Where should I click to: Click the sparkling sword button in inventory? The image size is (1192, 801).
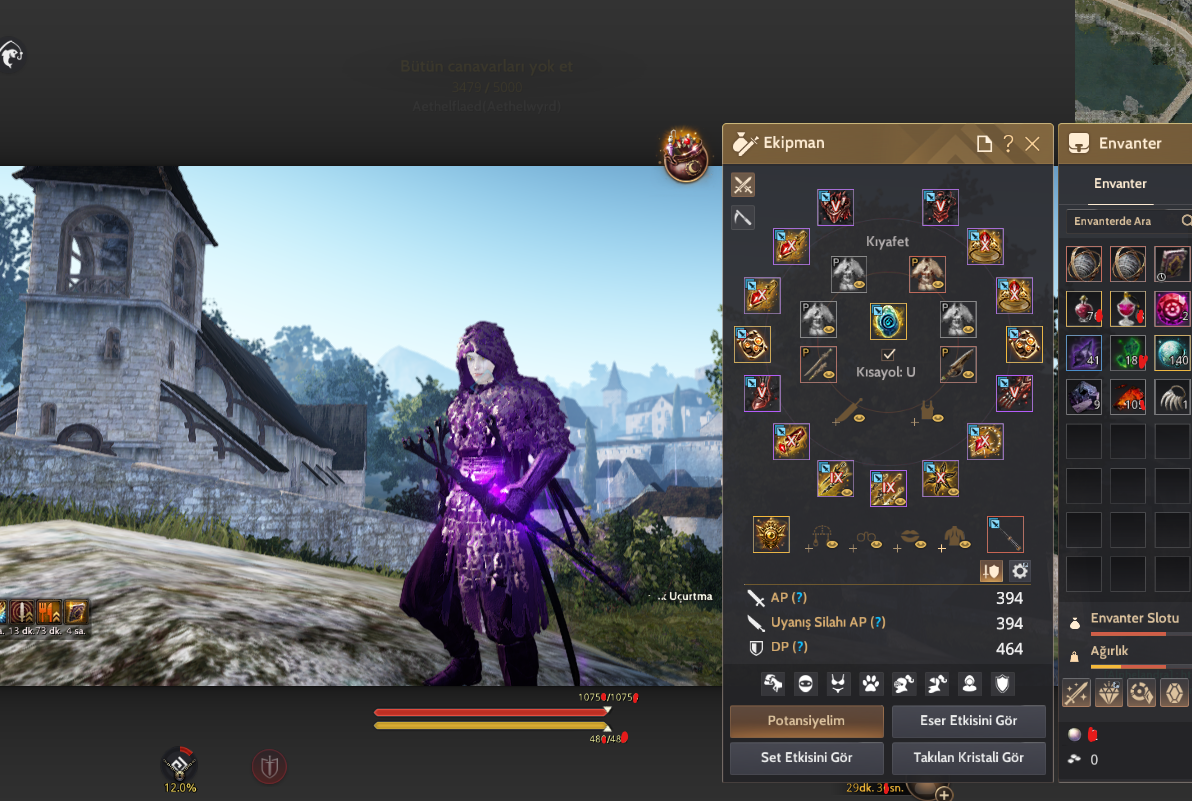click(x=1076, y=693)
